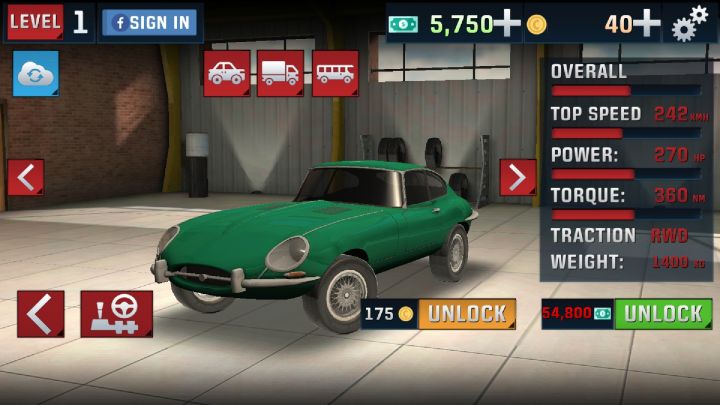The image size is (720, 405).
Task: Add more cash with the plus button
Action: point(507,22)
